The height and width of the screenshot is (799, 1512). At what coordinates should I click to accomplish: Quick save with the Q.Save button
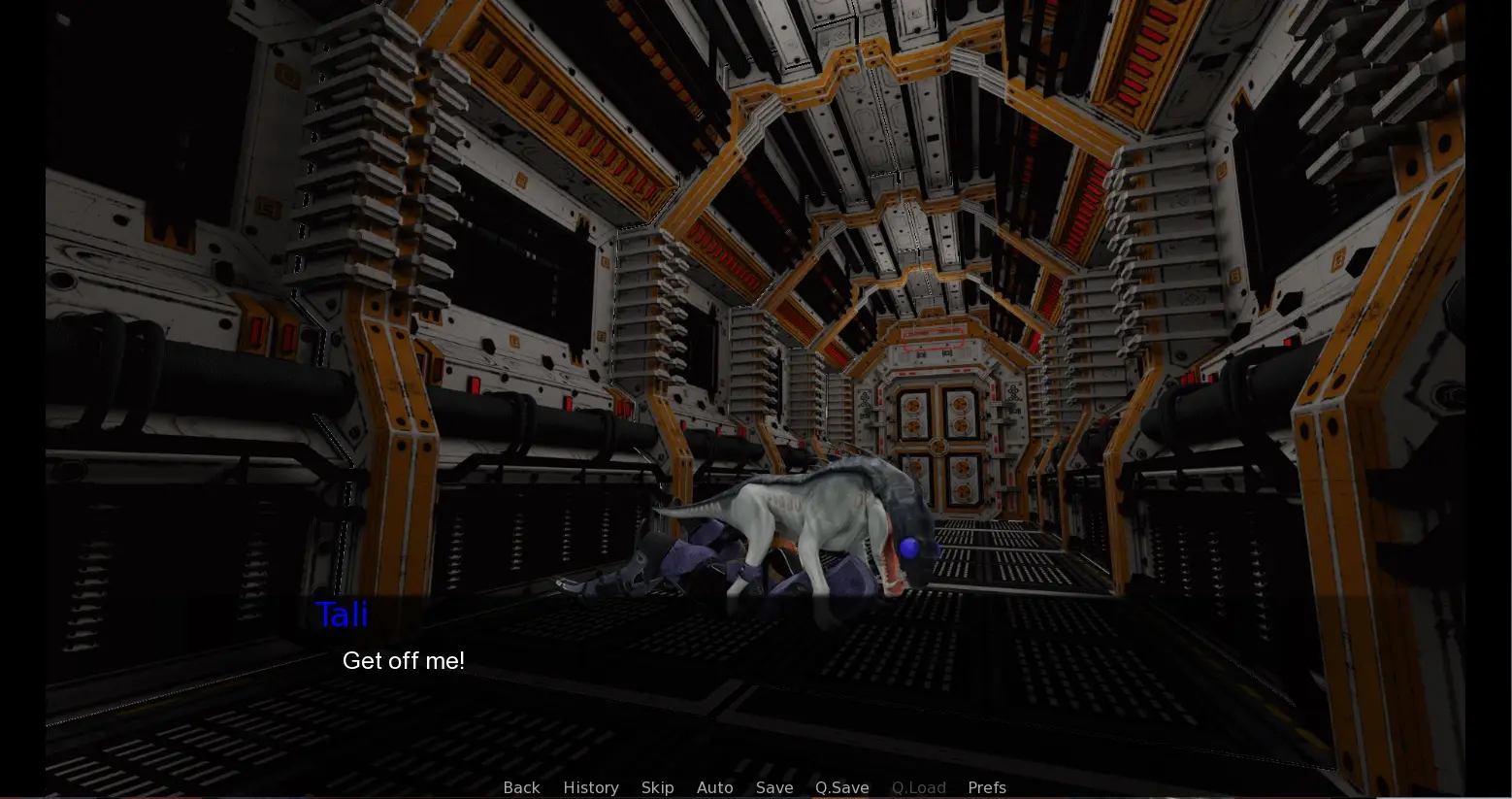pyautogui.click(x=841, y=787)
